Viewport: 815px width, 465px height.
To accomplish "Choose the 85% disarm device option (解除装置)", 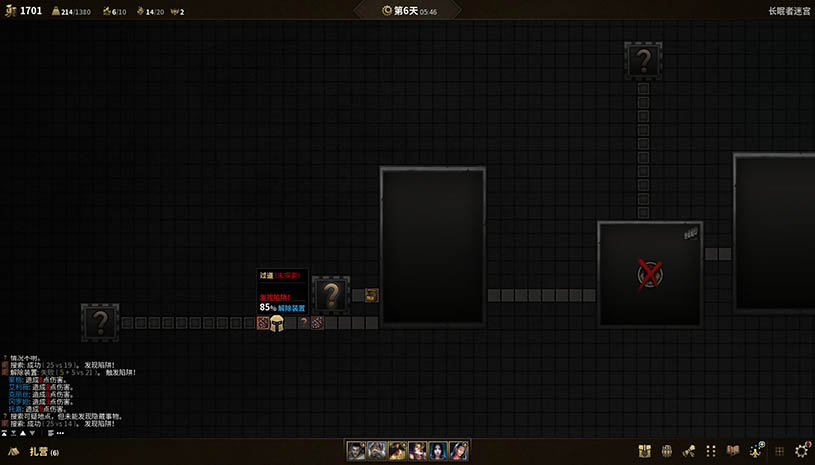I will (x=285, y=308).
